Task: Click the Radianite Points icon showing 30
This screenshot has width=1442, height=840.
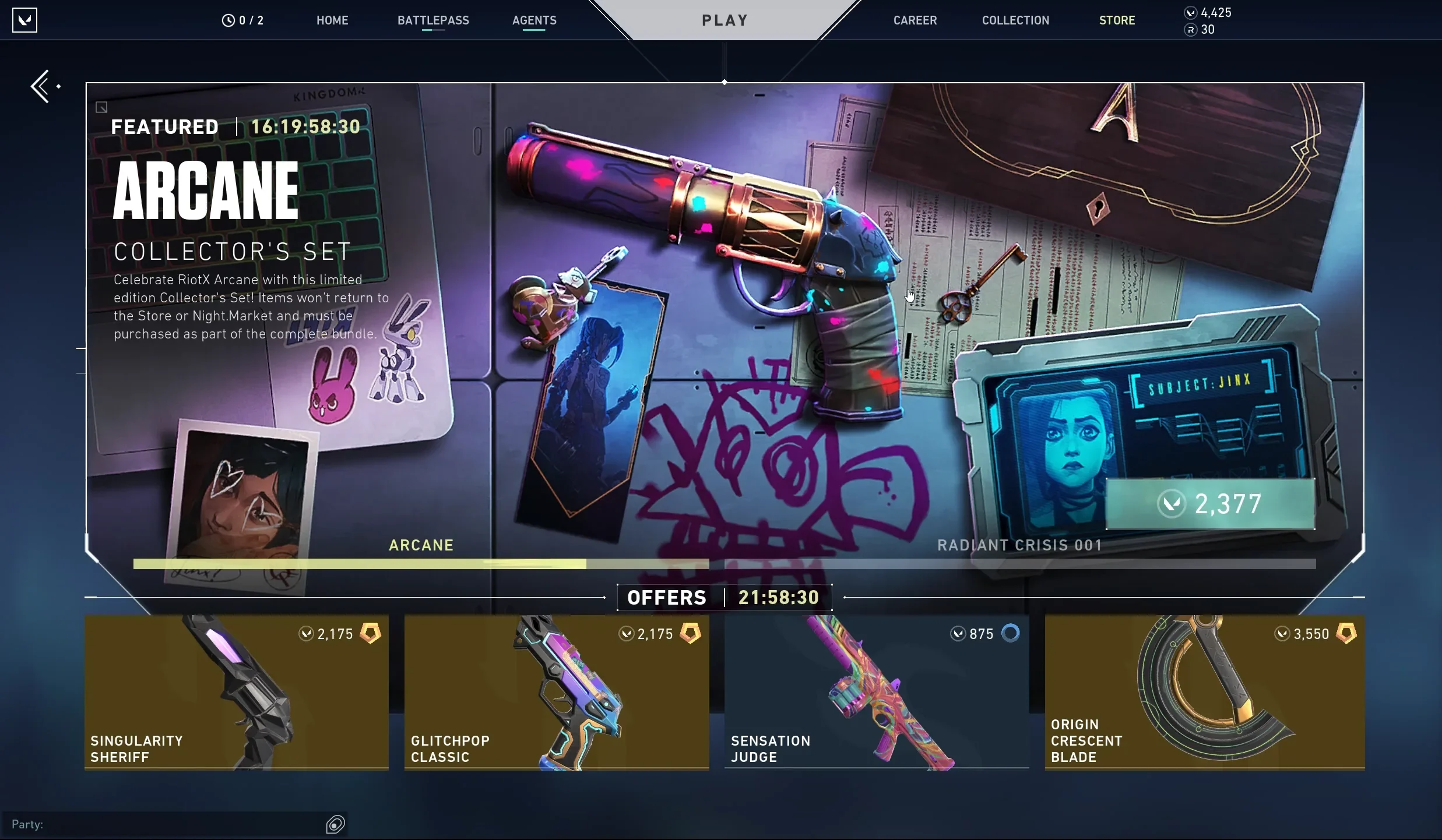Action: 1190,30
